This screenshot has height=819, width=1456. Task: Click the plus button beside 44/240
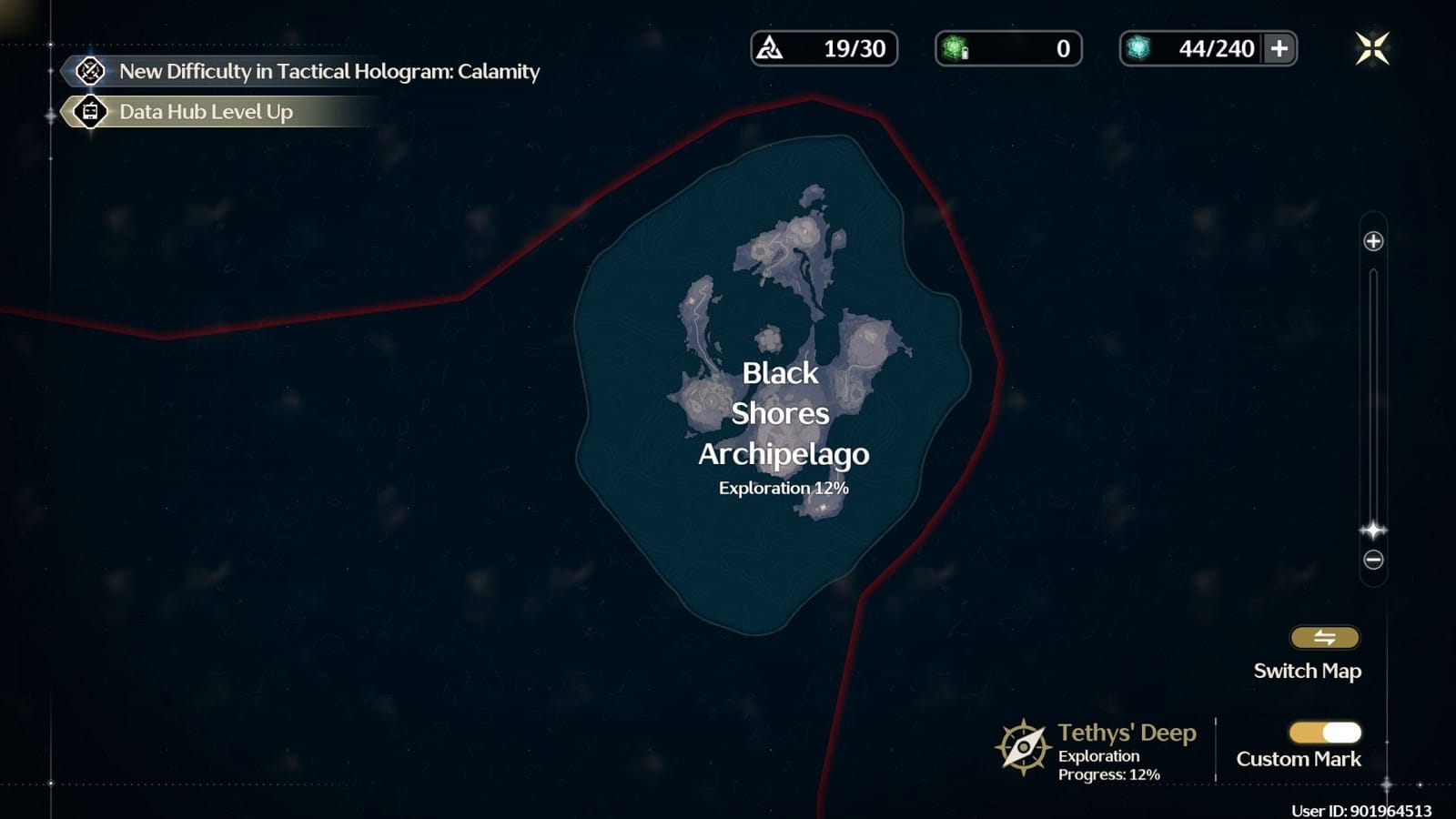pos(1276,49)
